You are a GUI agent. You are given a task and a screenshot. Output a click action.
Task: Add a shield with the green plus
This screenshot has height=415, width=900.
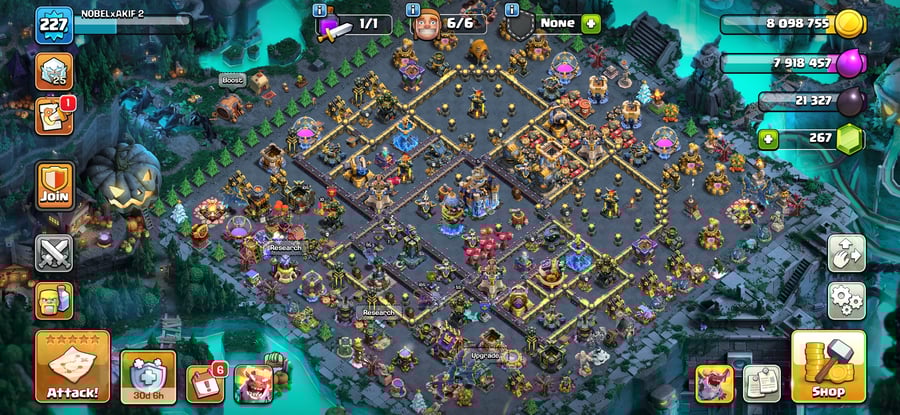590,23
